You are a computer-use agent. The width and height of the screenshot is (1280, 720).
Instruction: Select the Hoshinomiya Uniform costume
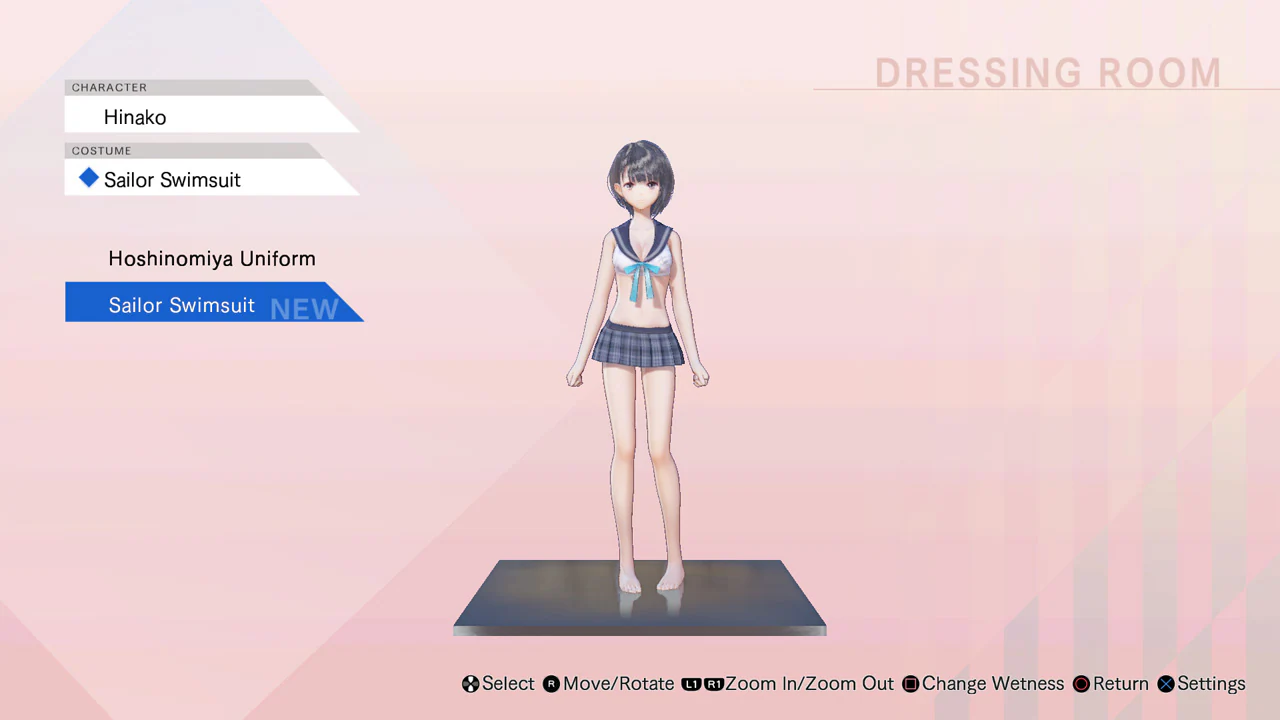coord(211,258)
